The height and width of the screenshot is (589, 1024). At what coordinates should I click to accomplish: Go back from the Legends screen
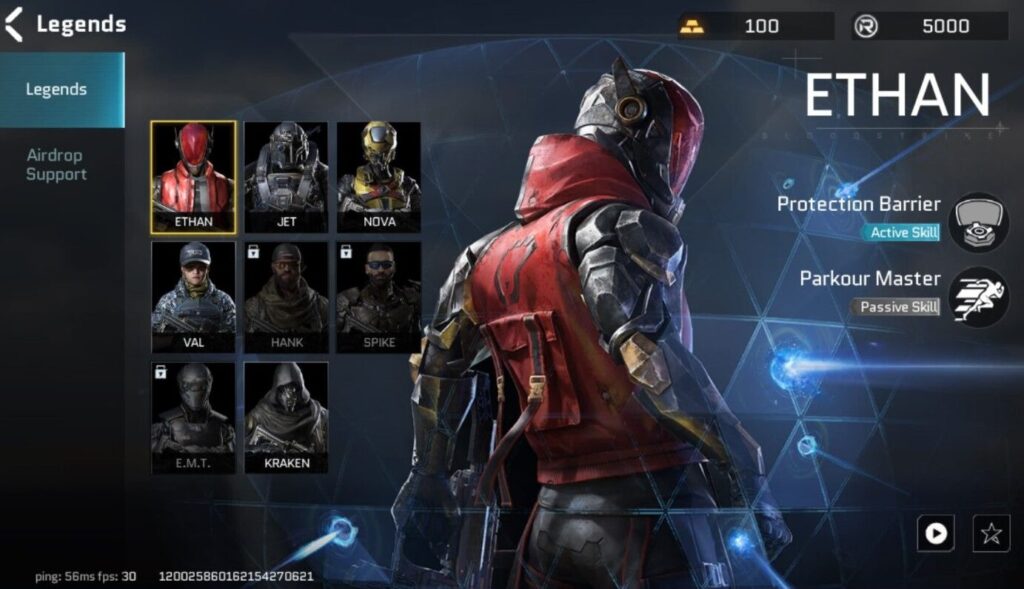click(14, 24)
